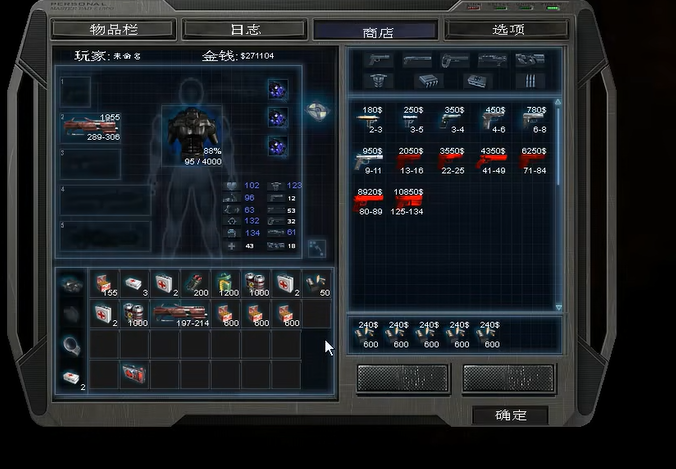Click the inventory shotgun with 197-214 damage
This screenshot has width=676, height=469.
[182, 314]
